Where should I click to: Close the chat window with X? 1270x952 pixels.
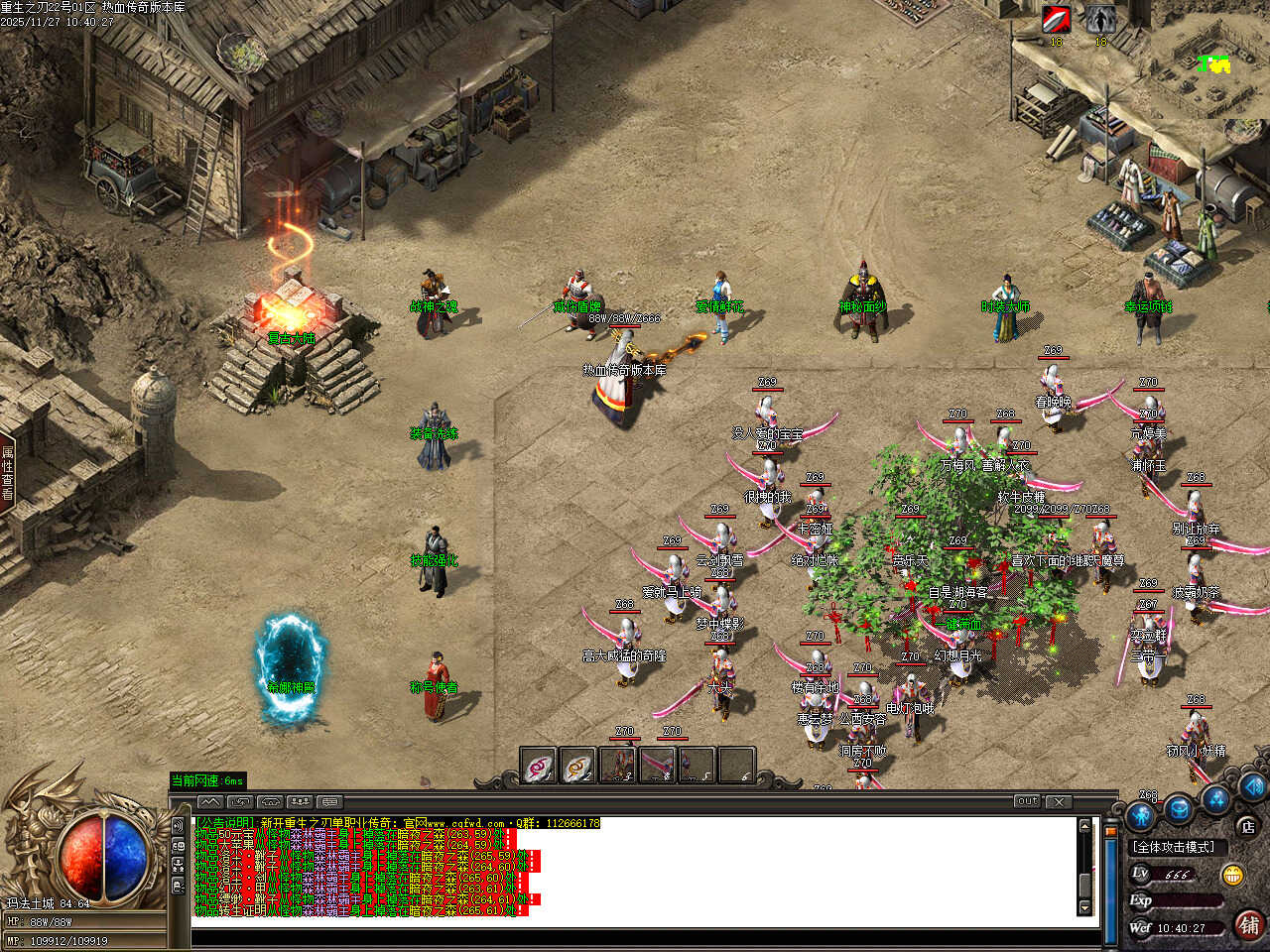tap(1059, 801)
